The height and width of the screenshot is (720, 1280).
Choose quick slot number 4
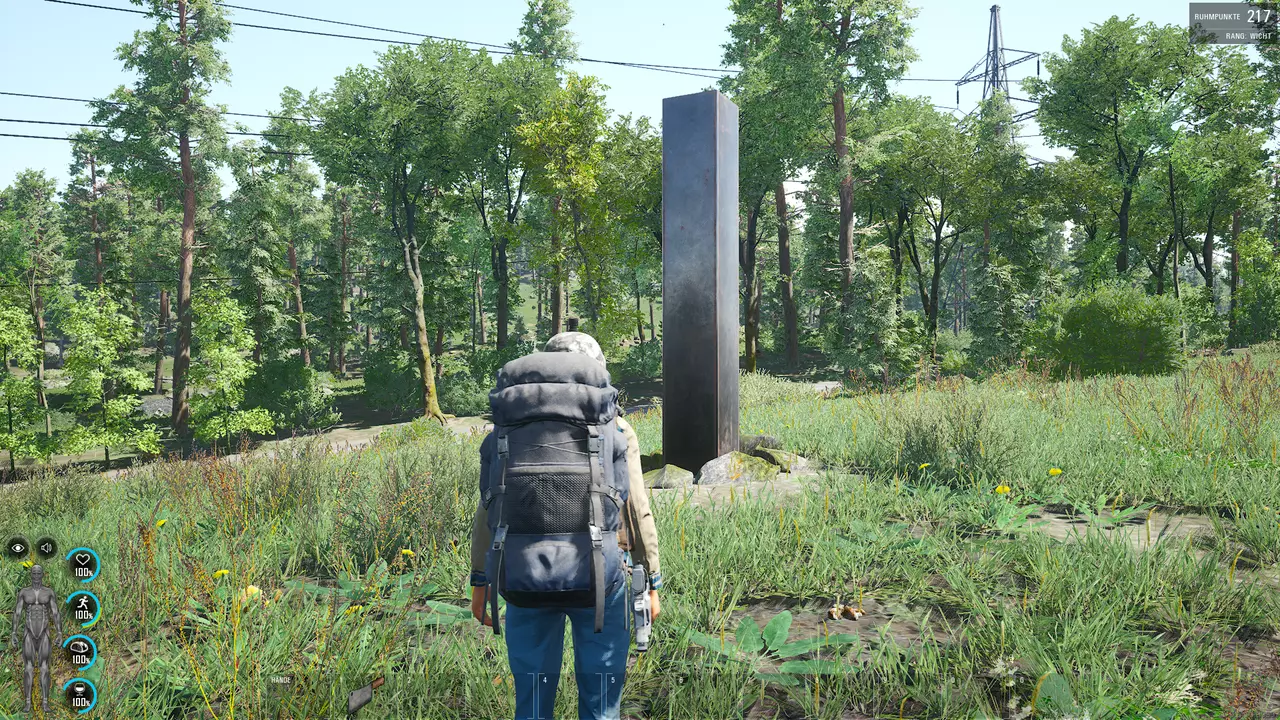pos(544,695)
